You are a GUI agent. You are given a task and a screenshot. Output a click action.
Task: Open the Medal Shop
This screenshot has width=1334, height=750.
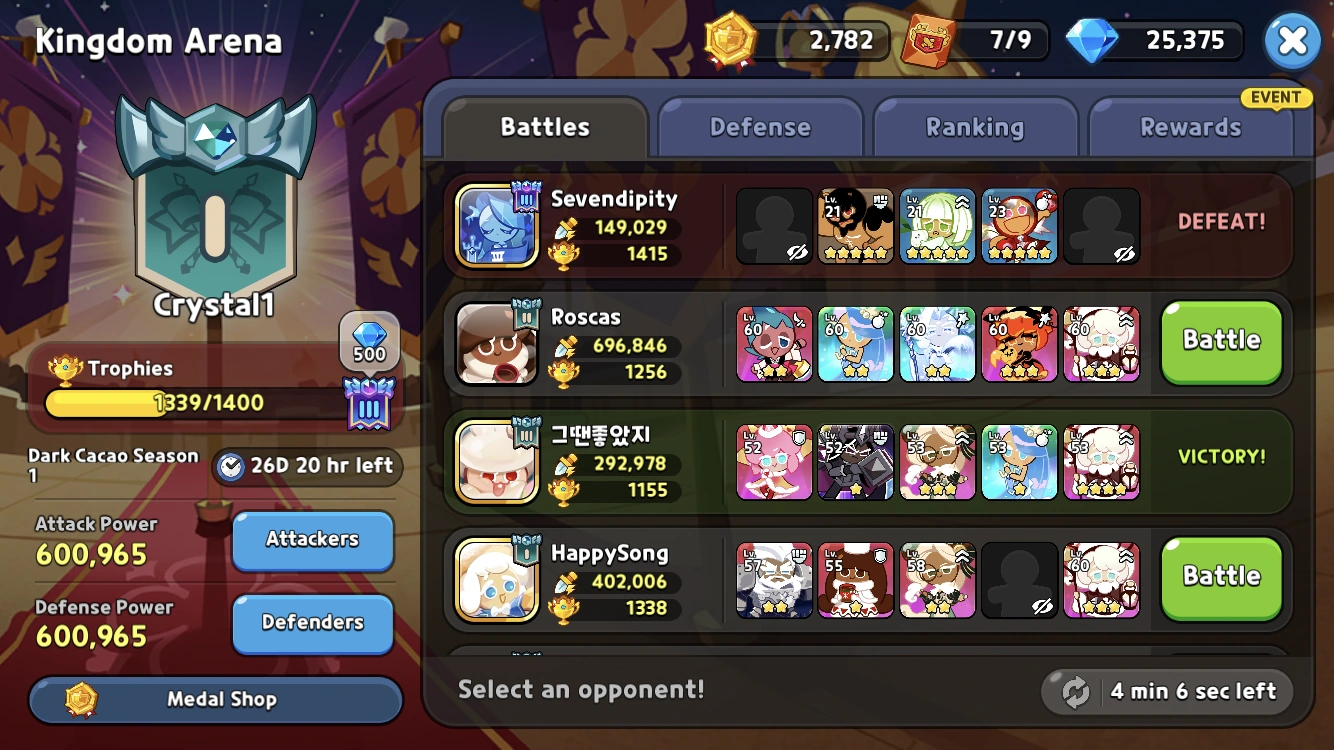pyautogui.click(x=214, y=699)
